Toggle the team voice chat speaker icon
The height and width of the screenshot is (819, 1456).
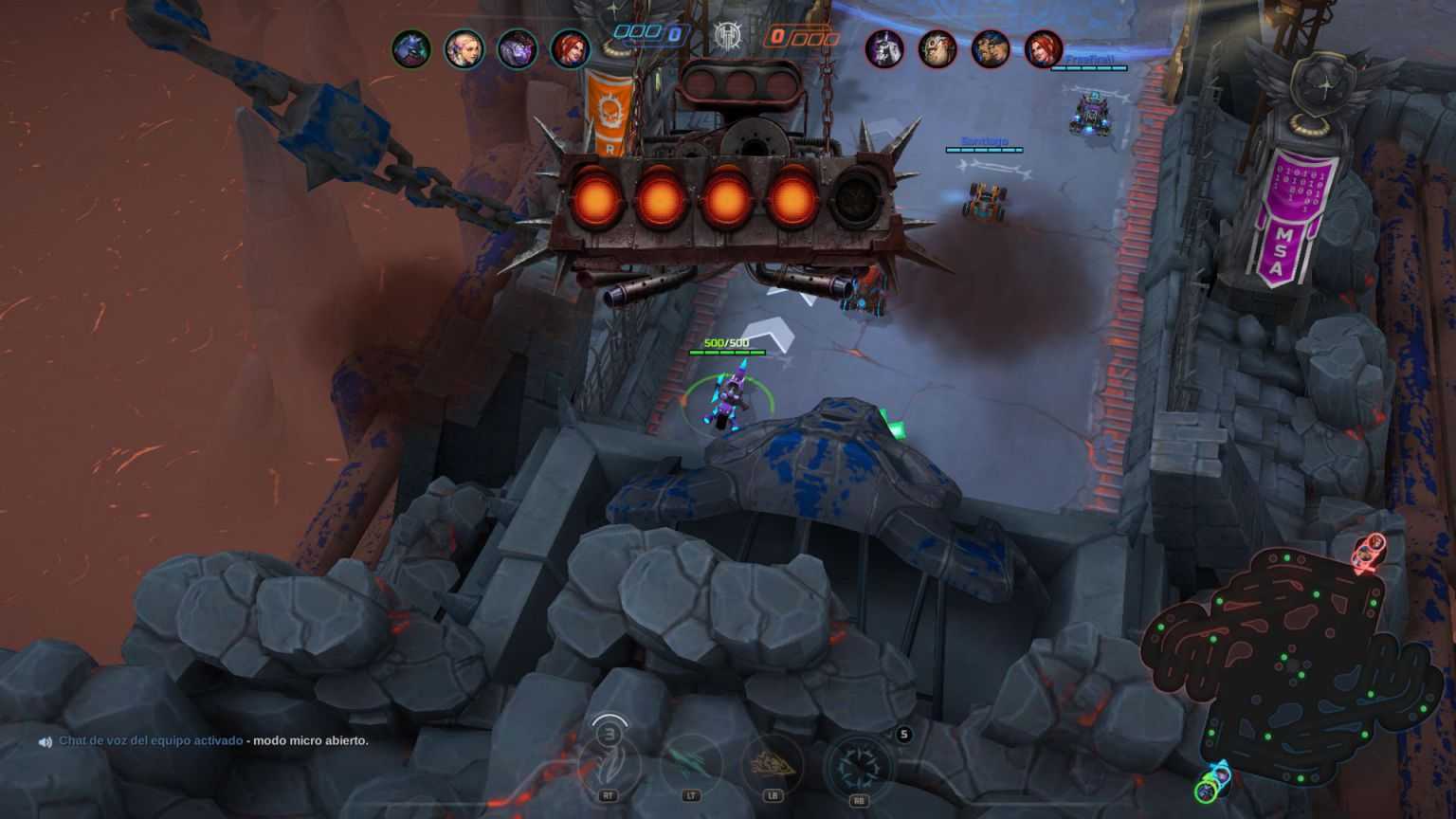pos(45,742)
